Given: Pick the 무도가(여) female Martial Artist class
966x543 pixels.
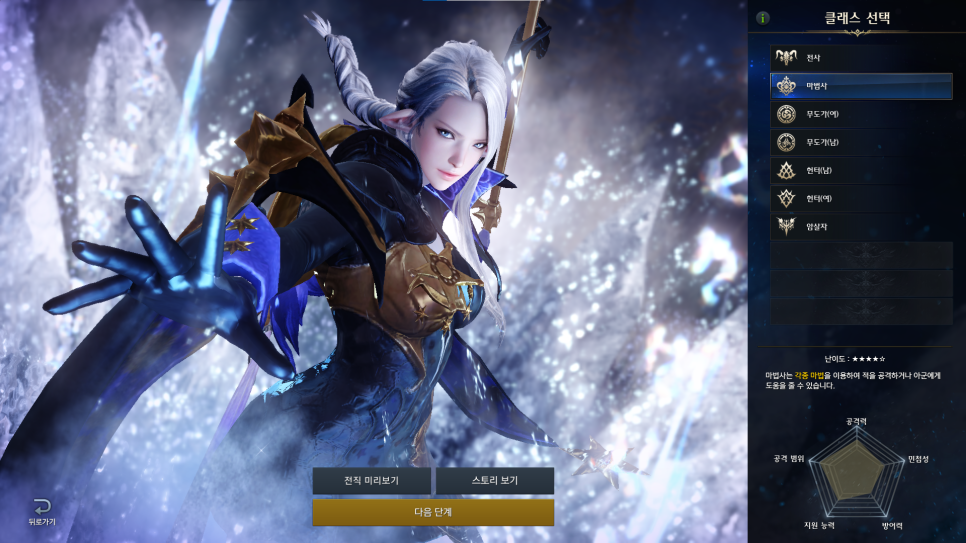Looking at the screenshot, I should click(x=860, y=114).
